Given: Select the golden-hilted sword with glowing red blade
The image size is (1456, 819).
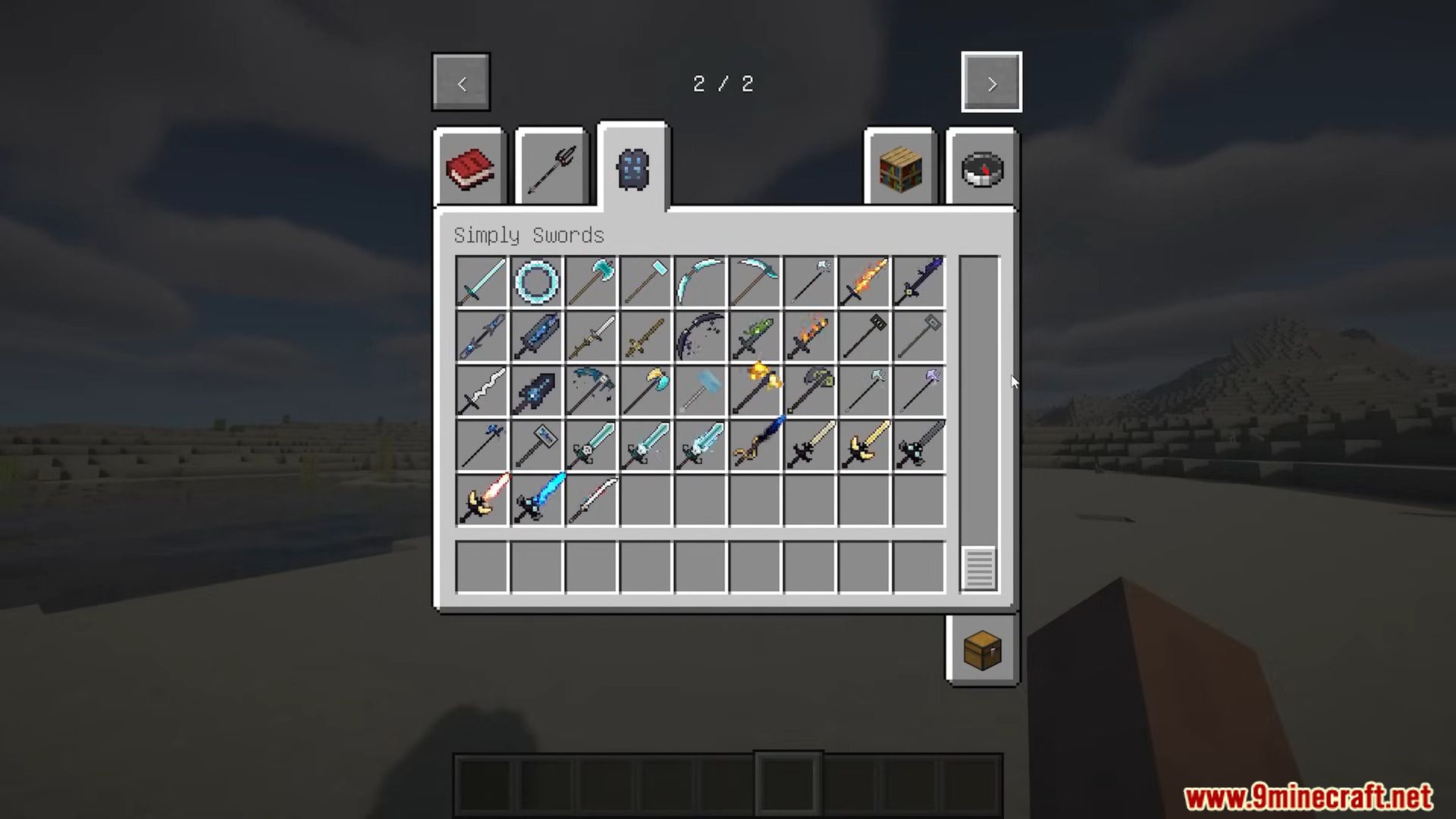Looking at the screenshot, I should pos(482,500).
